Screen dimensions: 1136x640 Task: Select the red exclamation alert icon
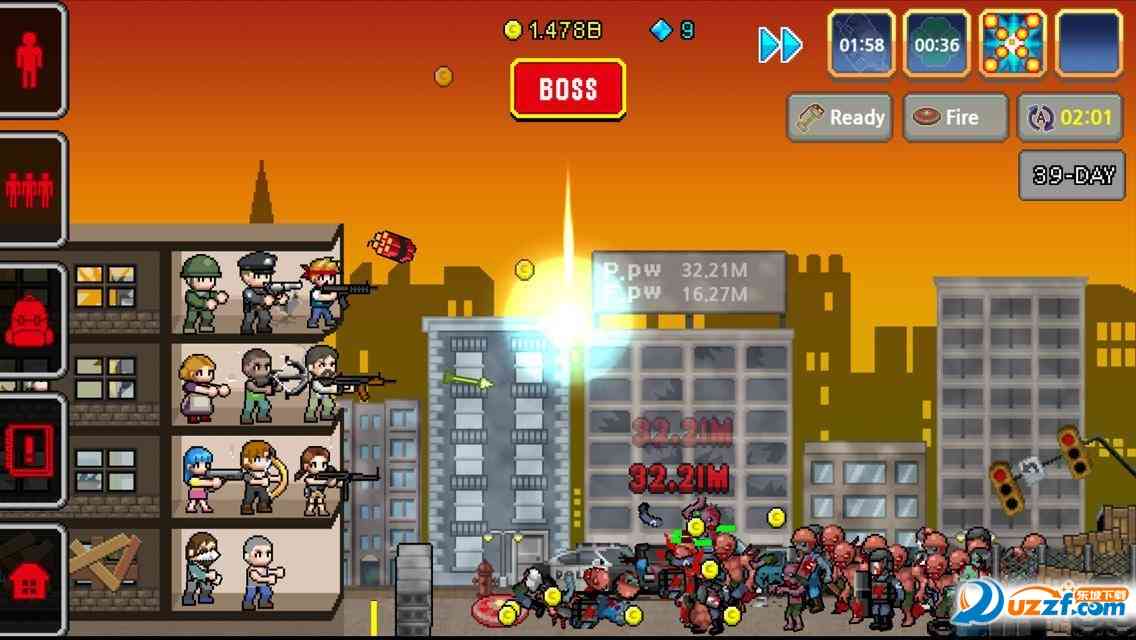30,451
